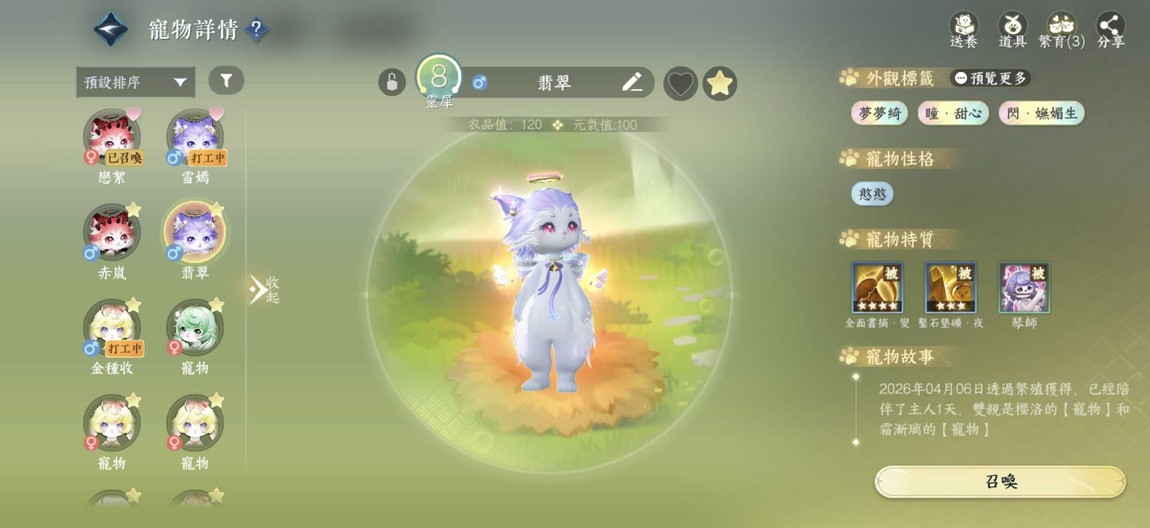Screen dimensions: 1150x528
Task: Select the pet named 雪嫣
Action: click(195, 140)
